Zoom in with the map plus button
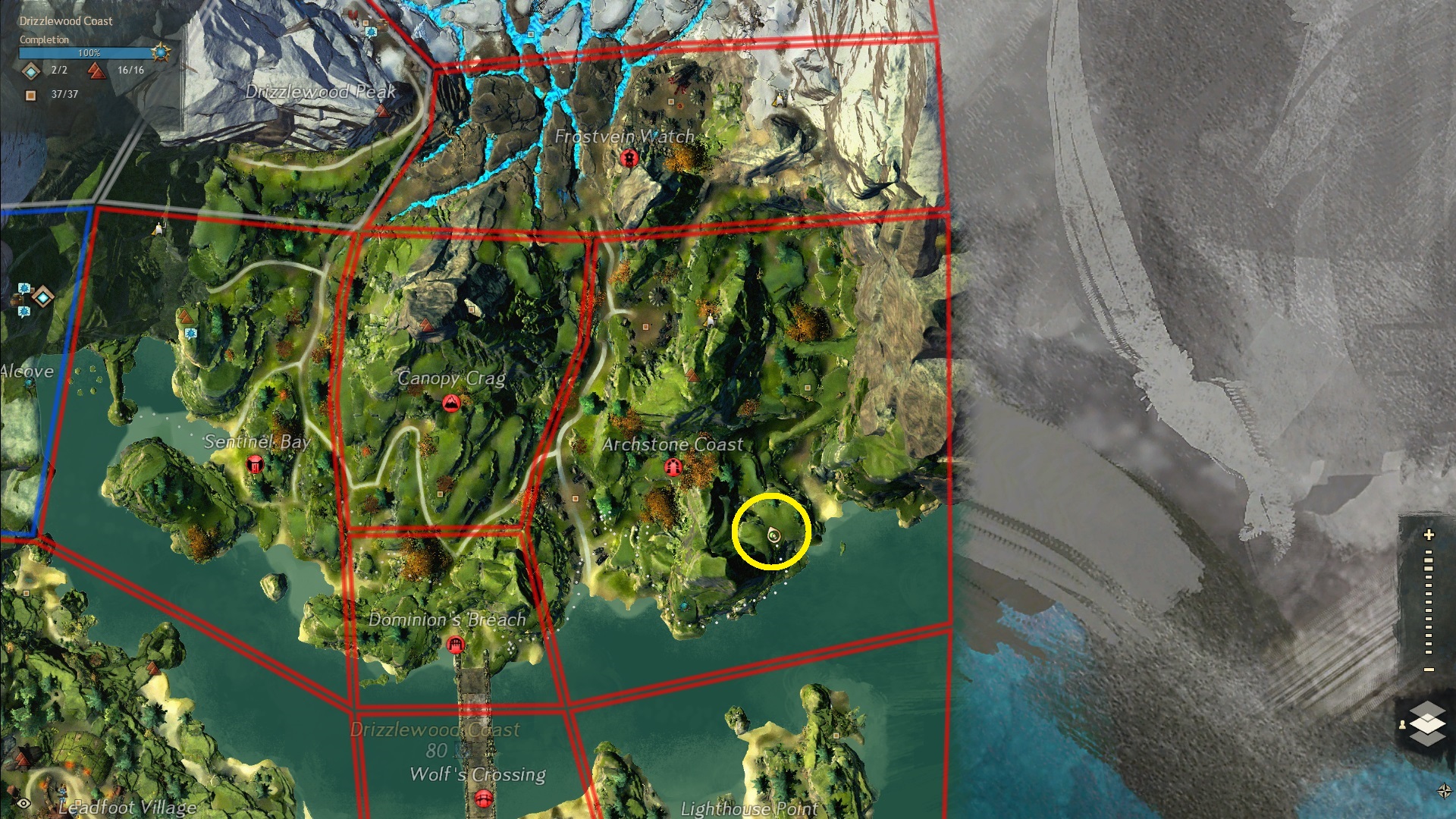The image size is (1456, 819). point(1429,535)
